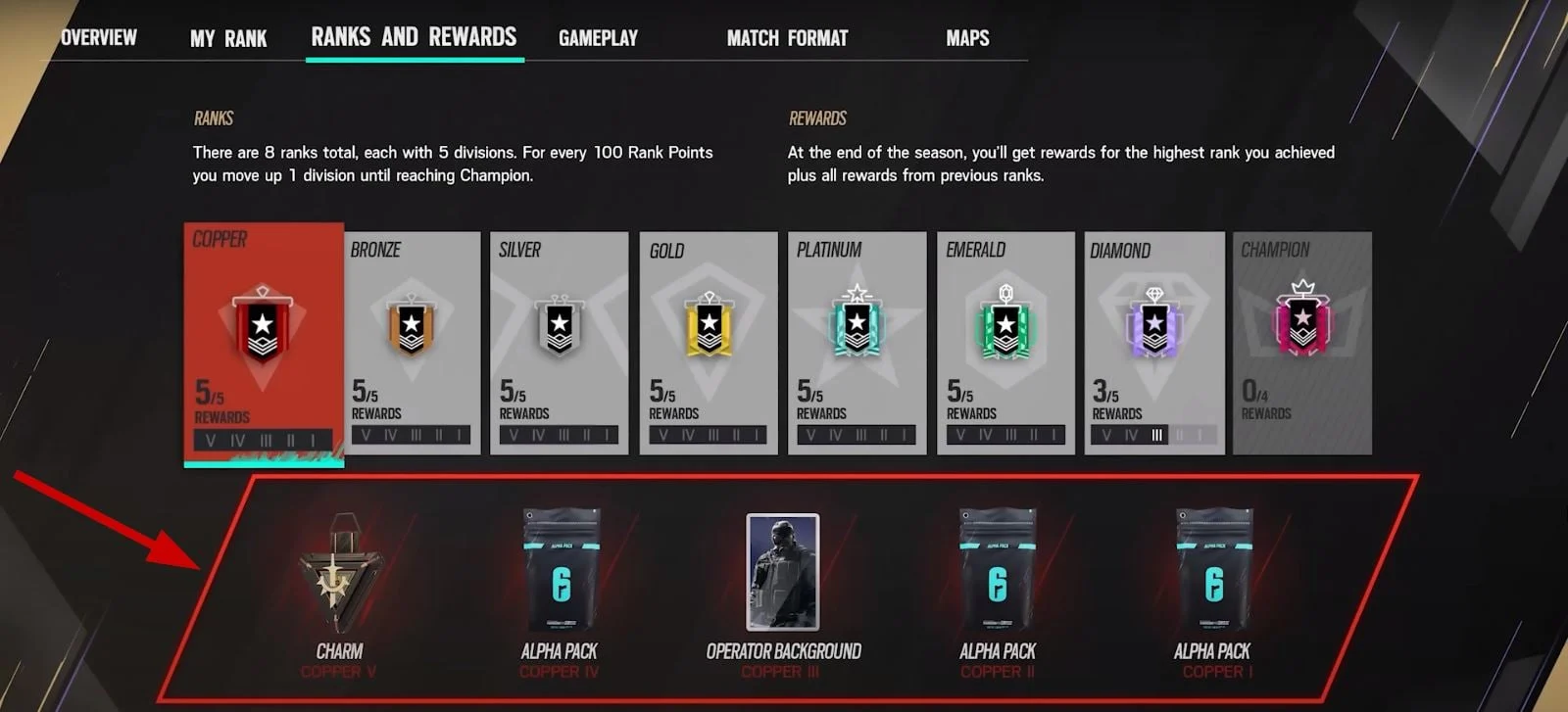Screen dimensions: 1568x712
Task: Select the Copper IV Alpha Pack reward
Action: [x=560, y=578]
